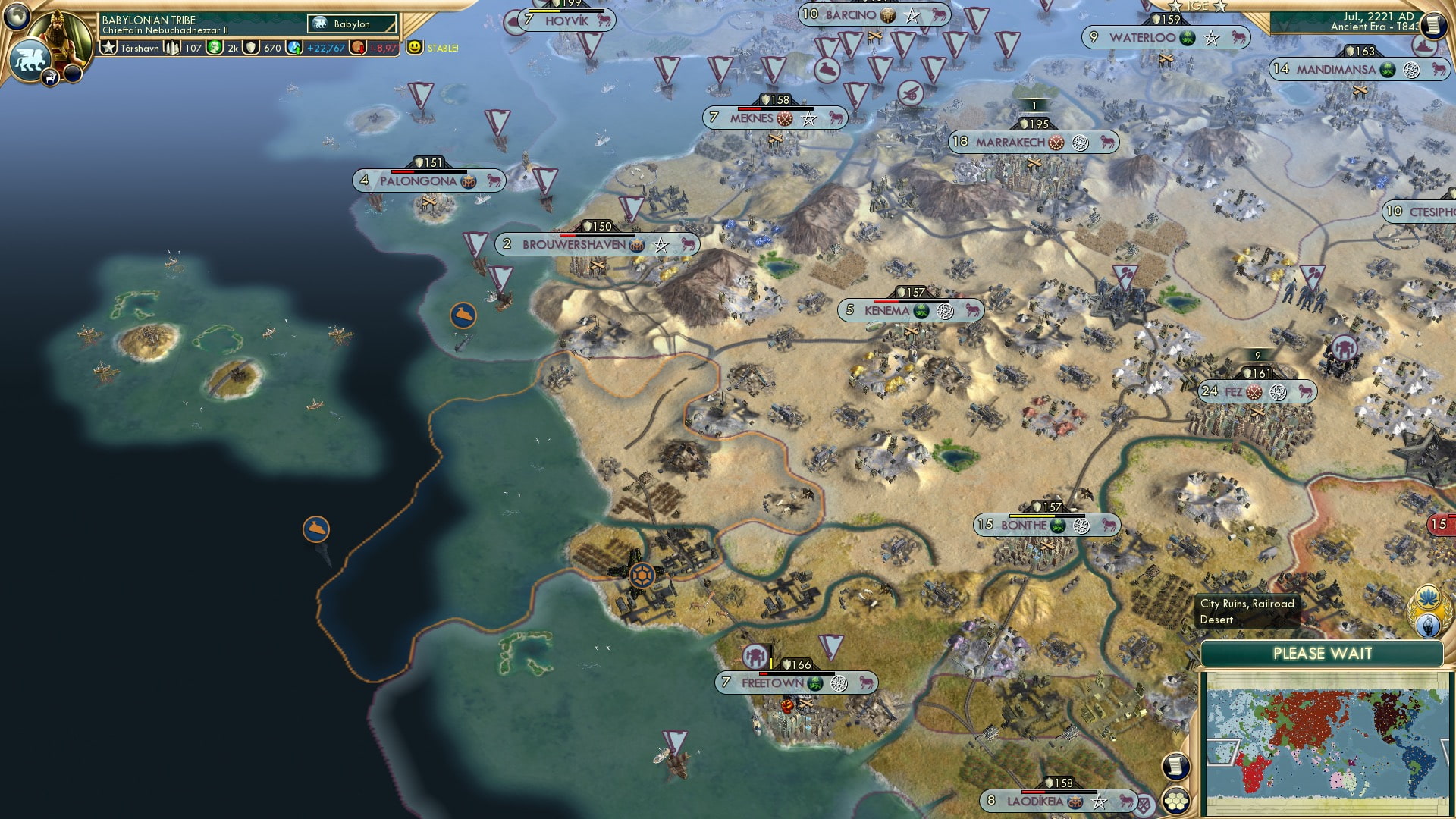
Task: Click the scroll icon left of the minimap
Action: tap(1175, 766)
